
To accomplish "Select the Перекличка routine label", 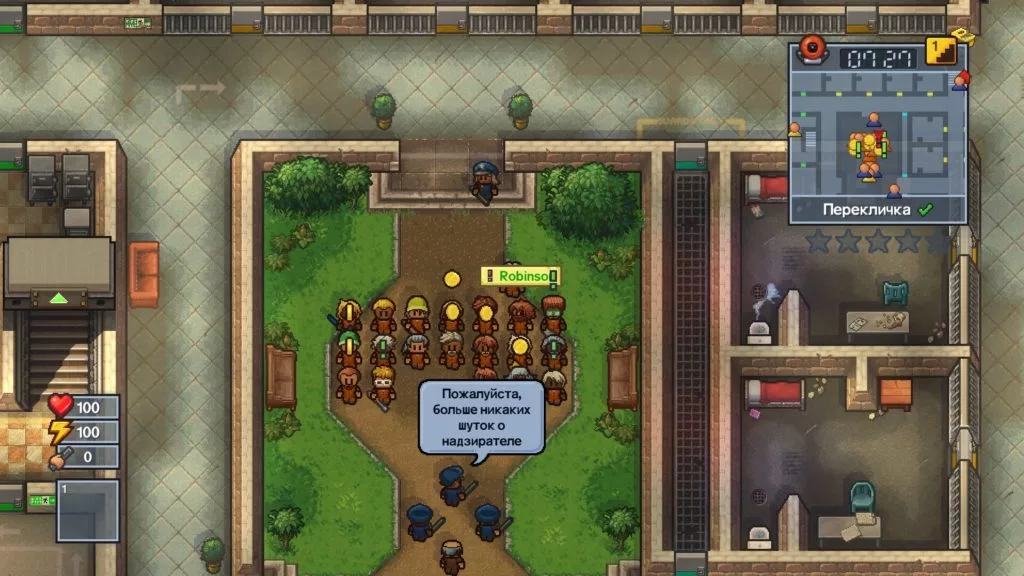I will click(x=870, y=210).
